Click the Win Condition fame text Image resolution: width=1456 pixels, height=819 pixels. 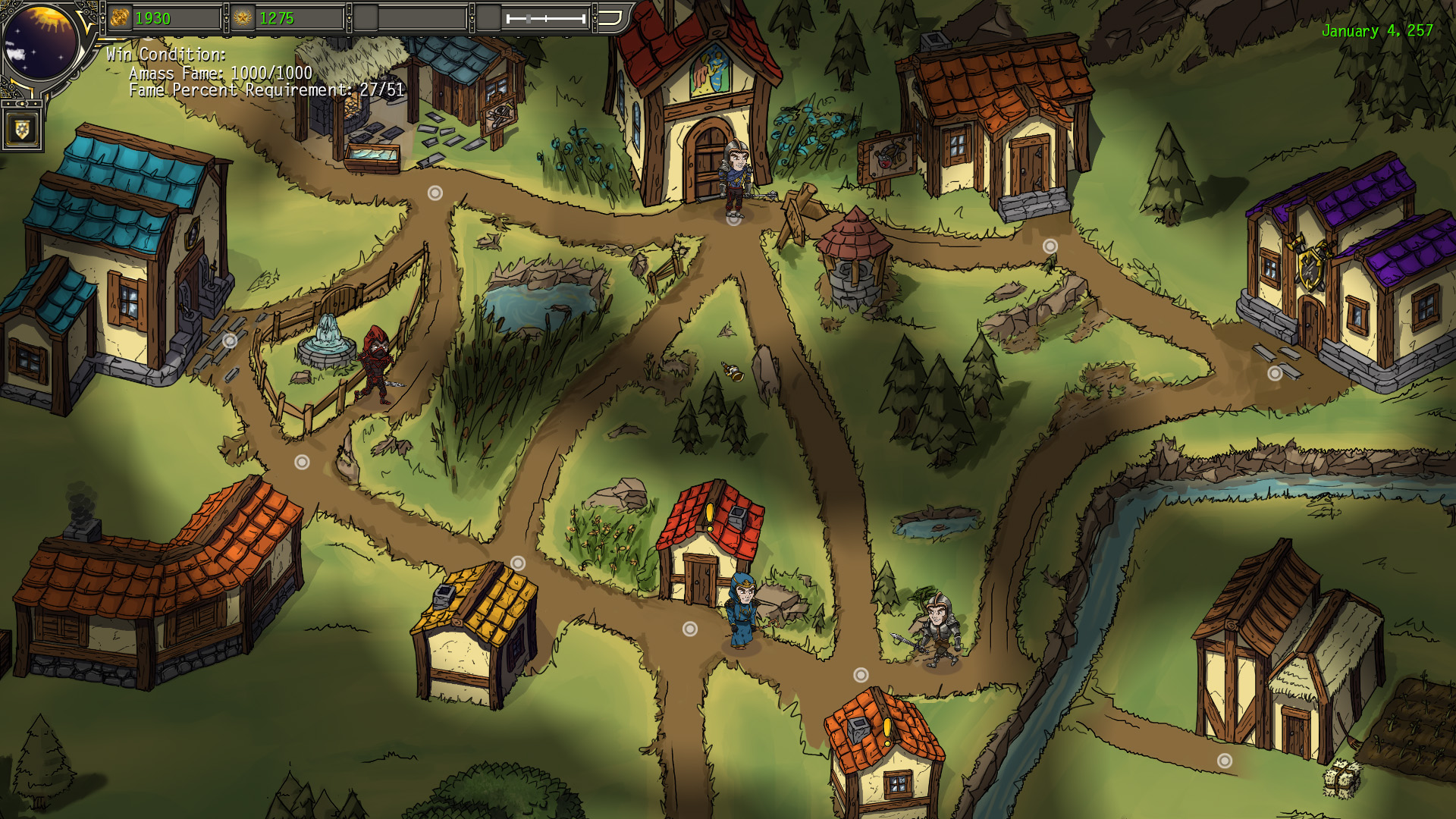tap(221, 75)
